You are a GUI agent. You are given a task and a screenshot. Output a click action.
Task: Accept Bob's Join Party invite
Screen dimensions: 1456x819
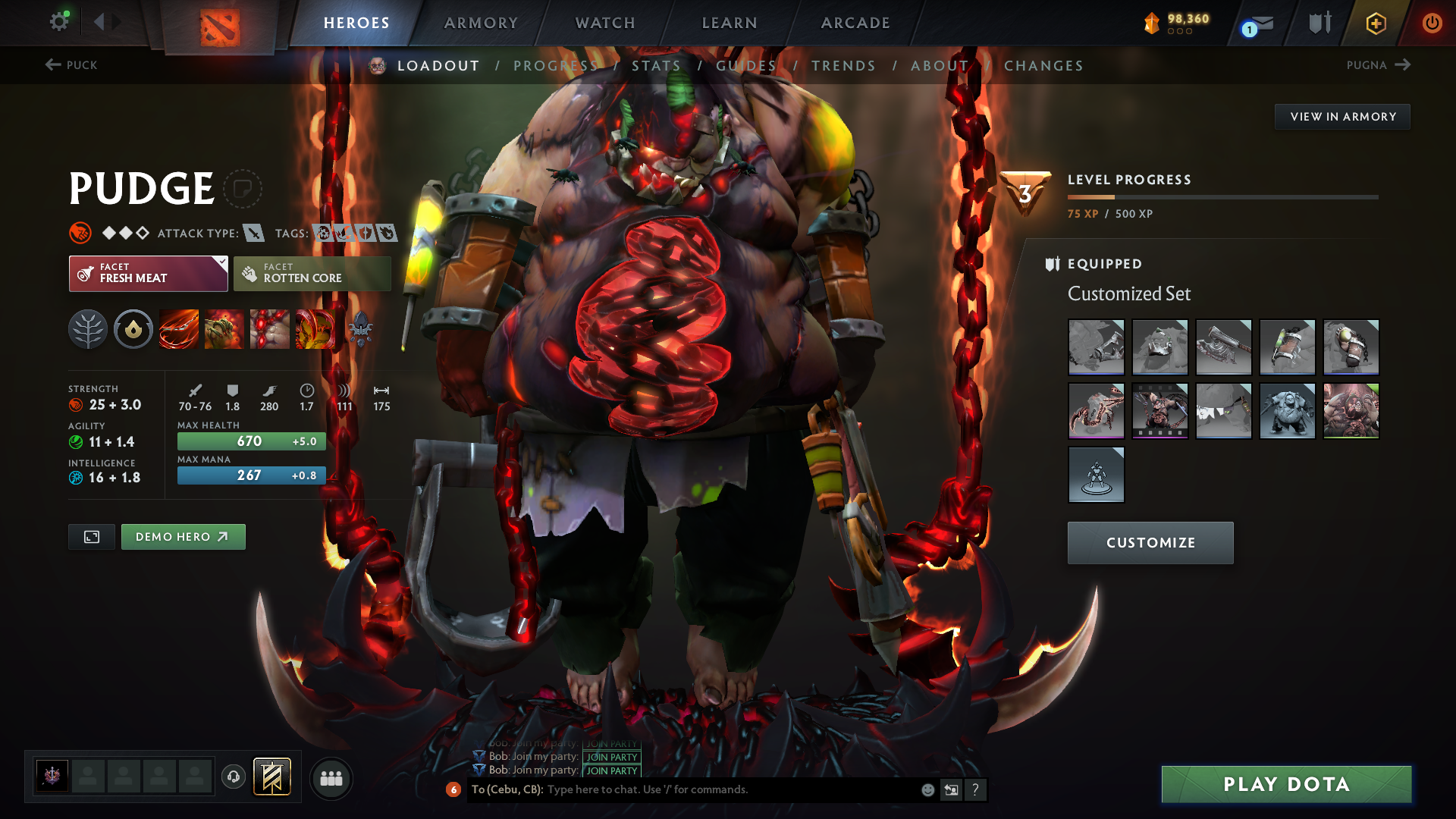611,770
